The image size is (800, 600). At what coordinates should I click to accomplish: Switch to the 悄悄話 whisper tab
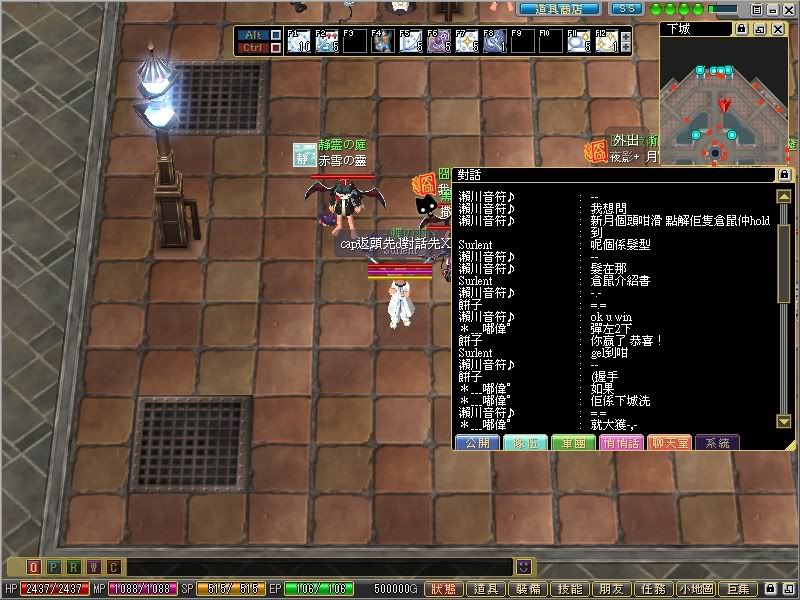click(620, 442)
